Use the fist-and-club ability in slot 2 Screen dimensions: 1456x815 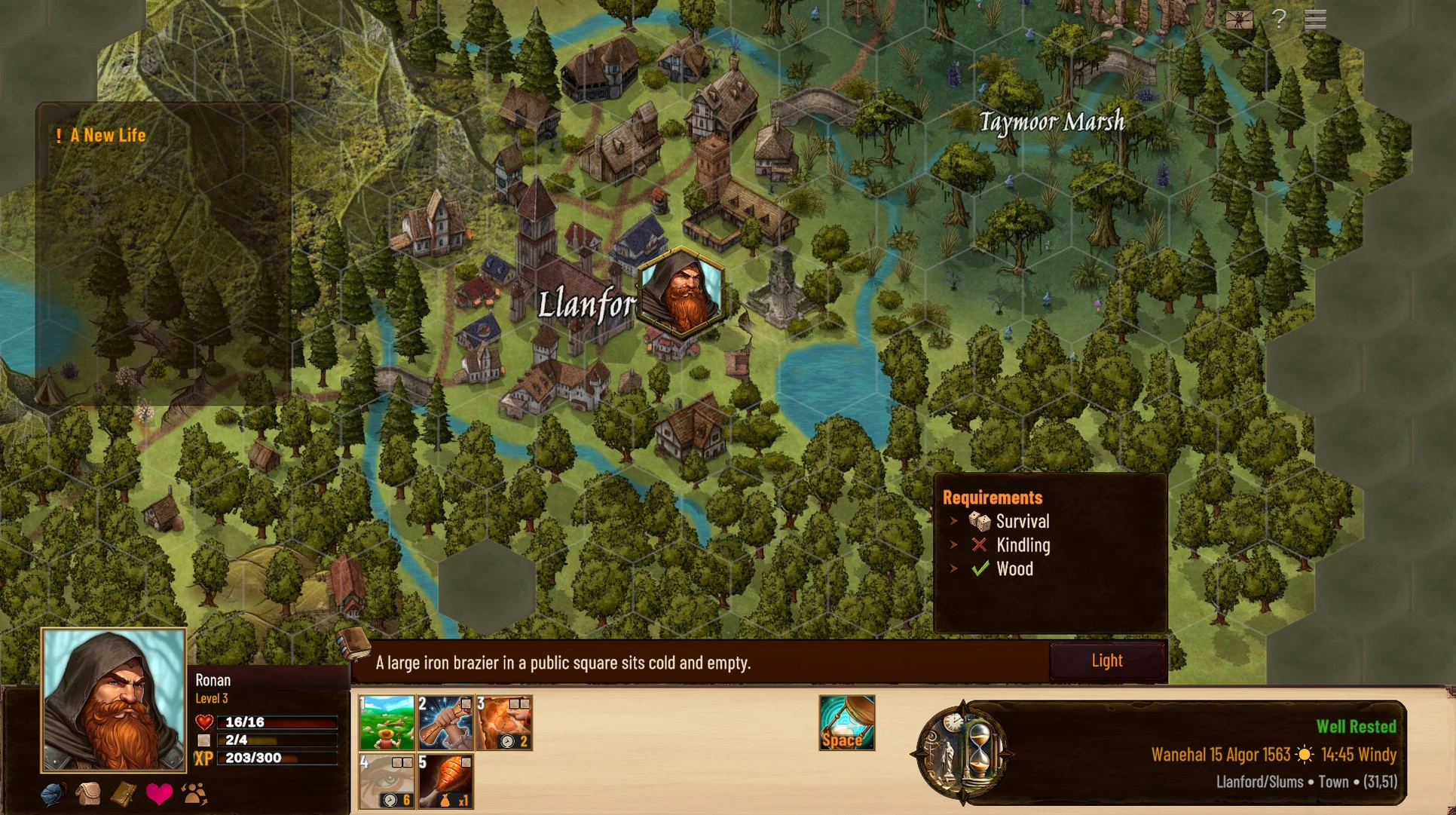pos(445,722)
